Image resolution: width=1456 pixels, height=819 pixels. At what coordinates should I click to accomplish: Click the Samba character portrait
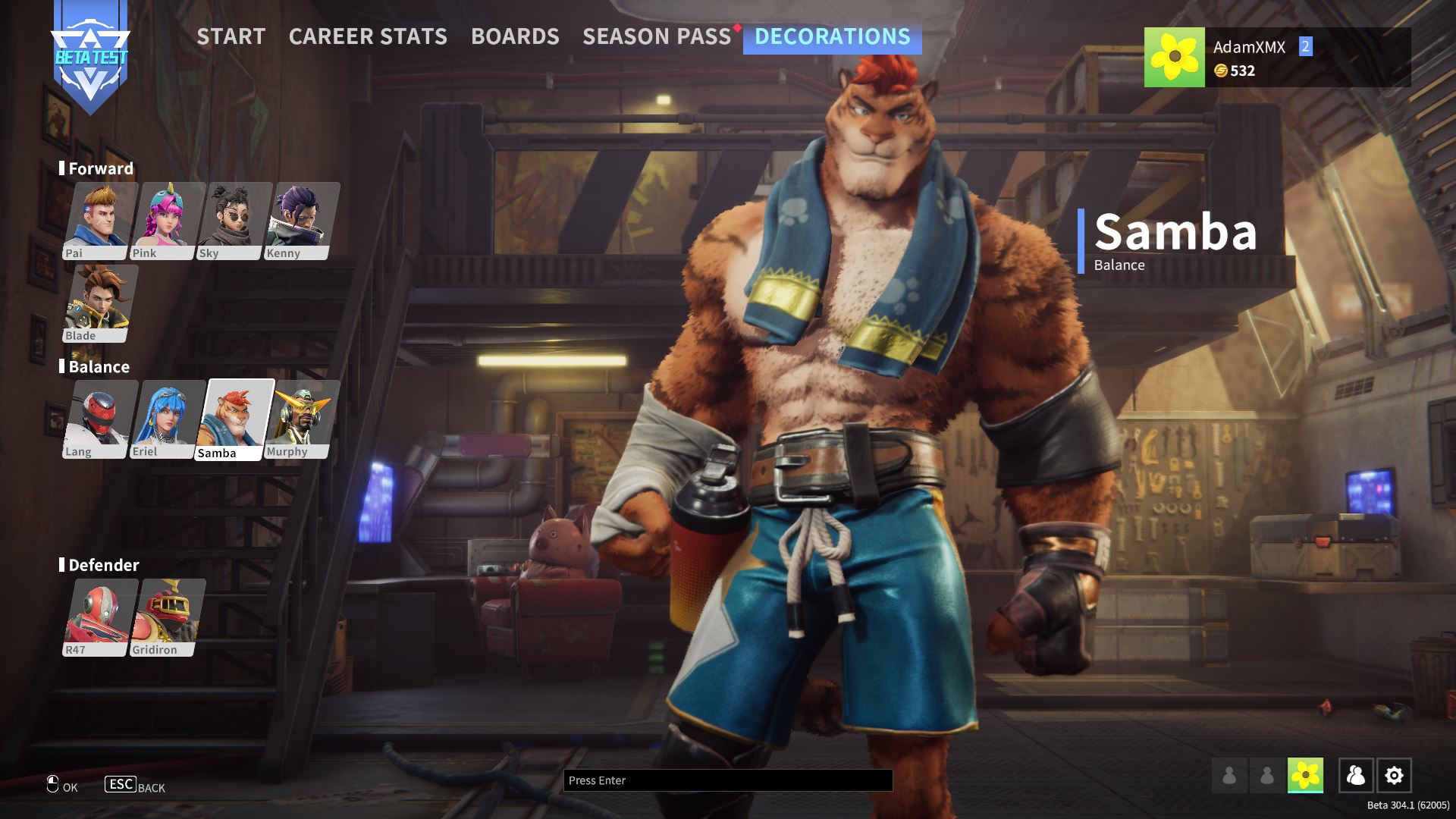coord(234,419)
